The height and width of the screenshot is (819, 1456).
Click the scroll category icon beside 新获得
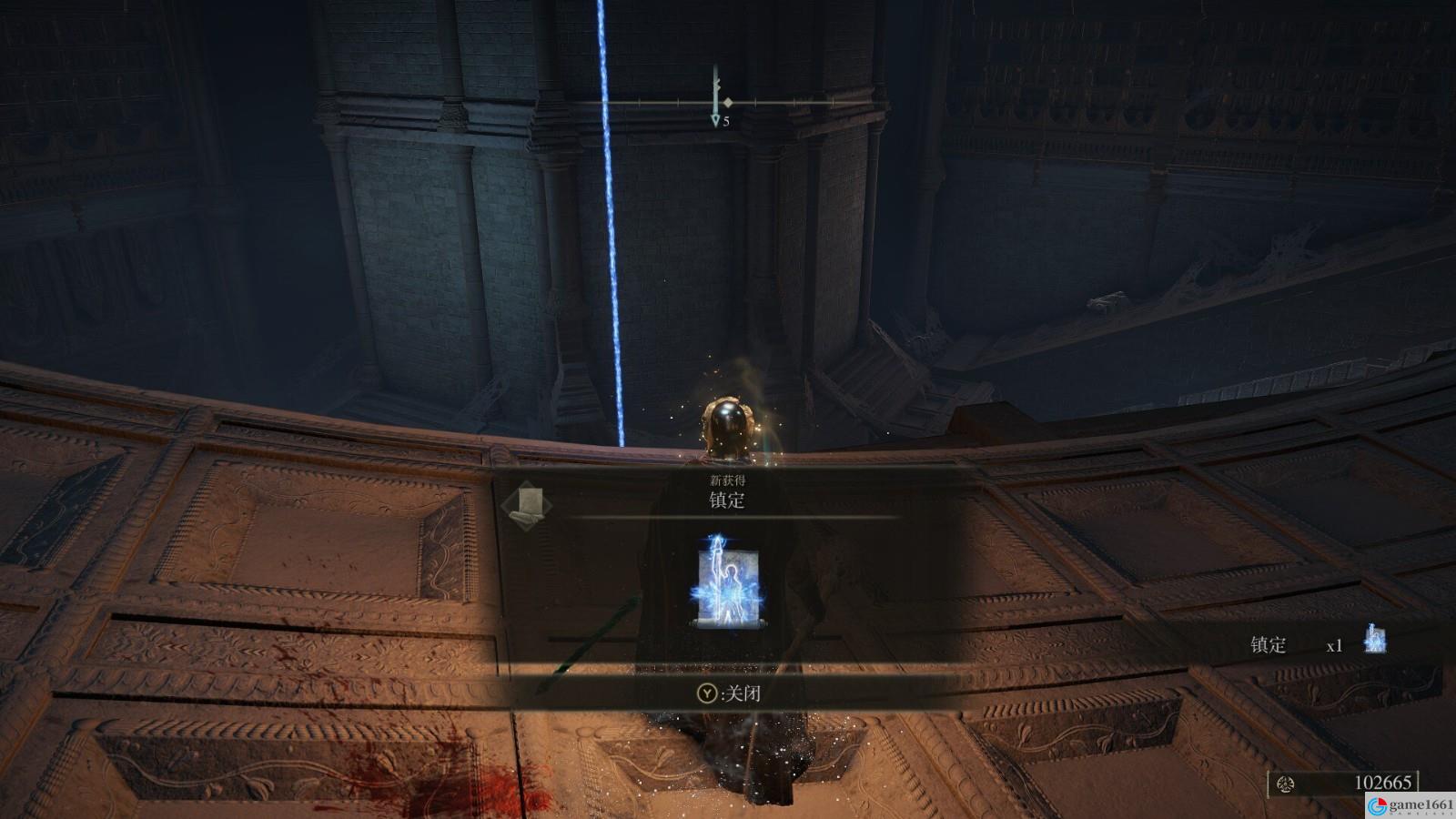point(527,503)
